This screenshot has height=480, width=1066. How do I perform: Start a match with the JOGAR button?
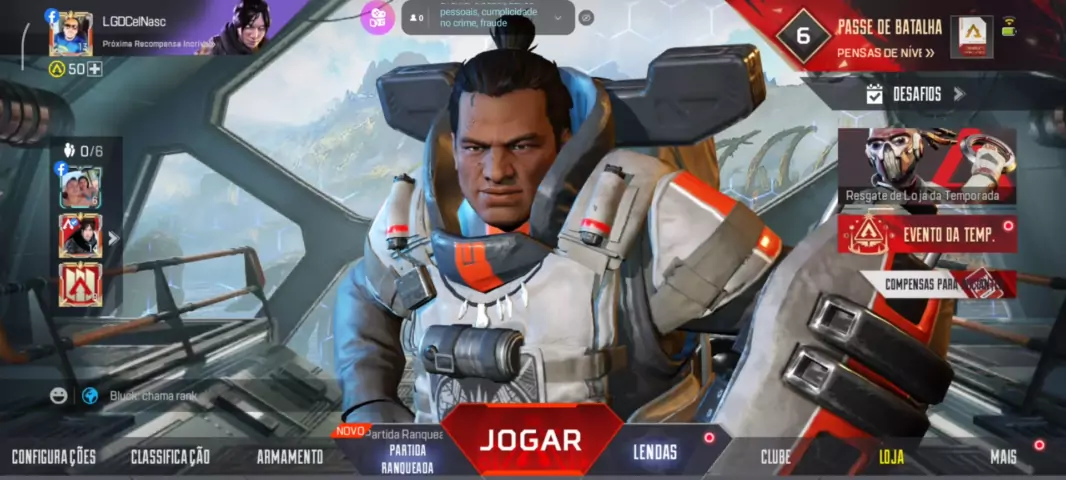coord(529,439)
